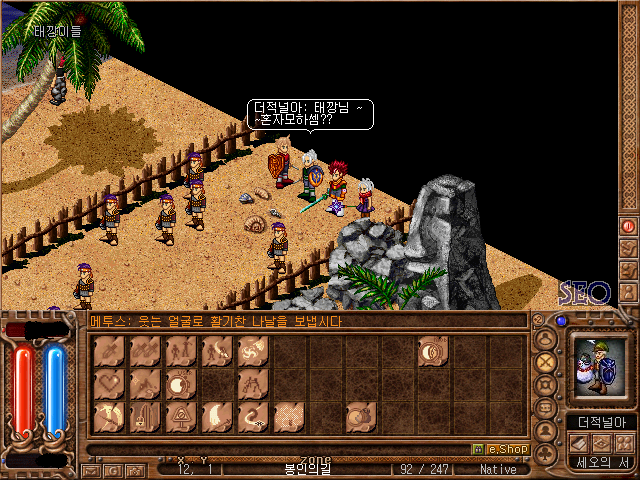640x480 pixels.
Task: Click the red power button on right bar
Action: pos(629,226)
